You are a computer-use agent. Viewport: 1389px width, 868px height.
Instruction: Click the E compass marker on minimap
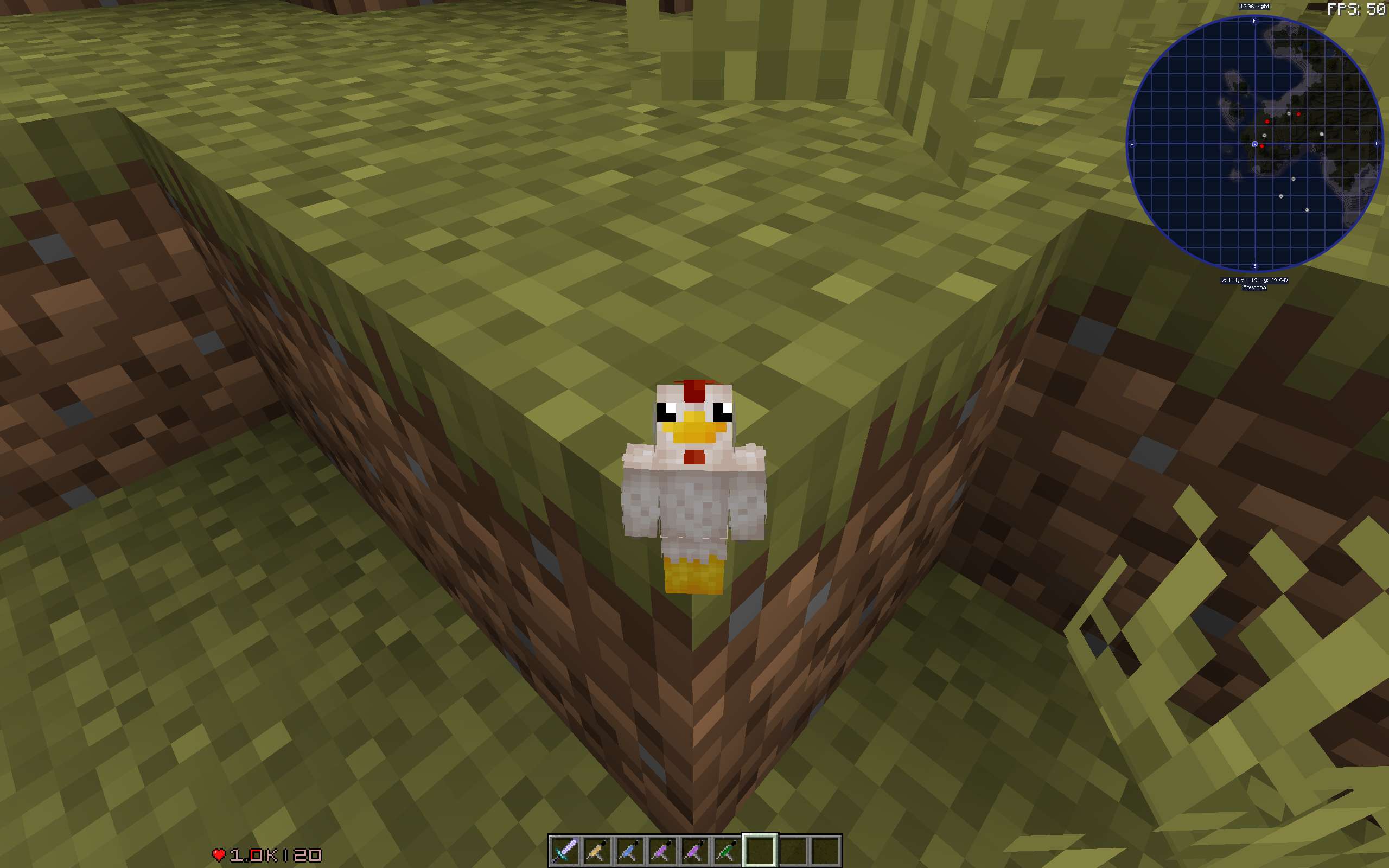pyautogui.click(x=1377, y=144)
